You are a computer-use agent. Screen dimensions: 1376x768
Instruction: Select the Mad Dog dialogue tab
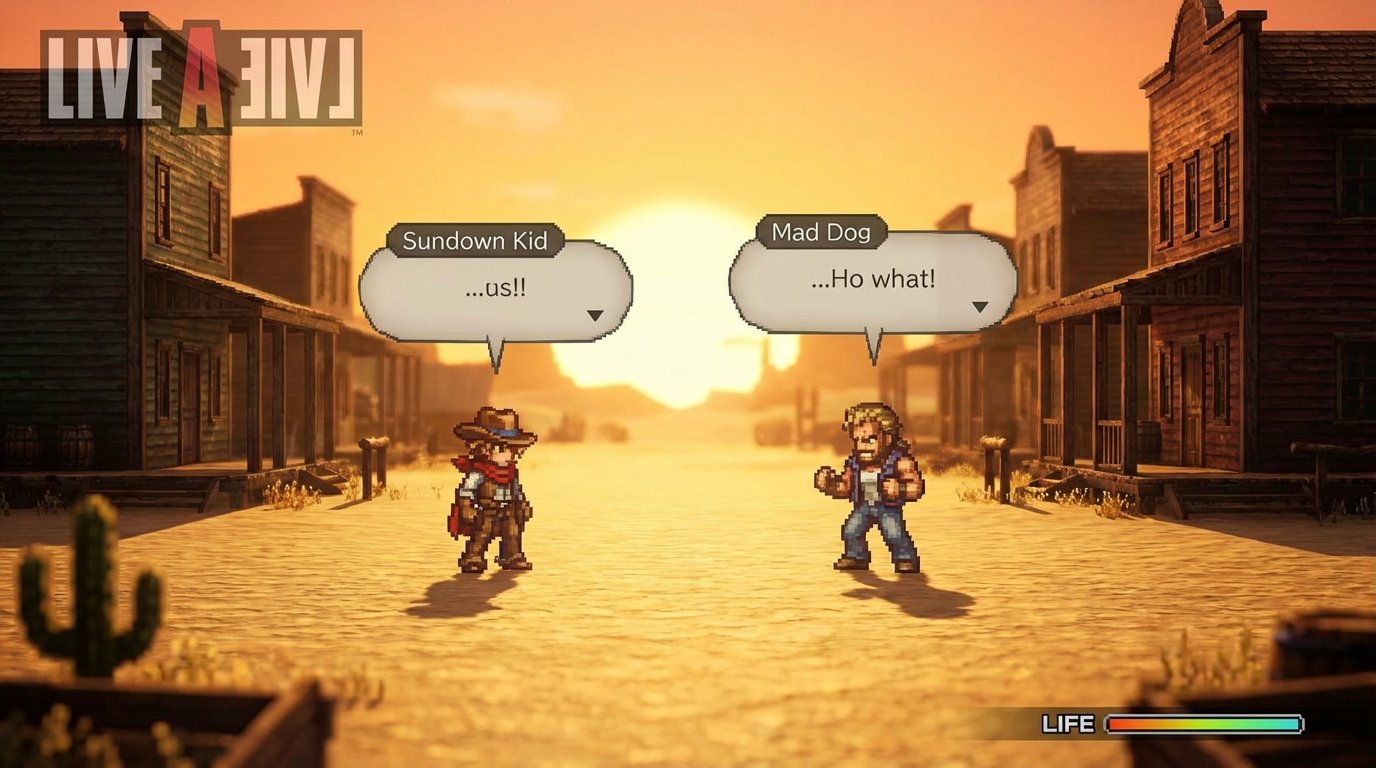[820, 231]
